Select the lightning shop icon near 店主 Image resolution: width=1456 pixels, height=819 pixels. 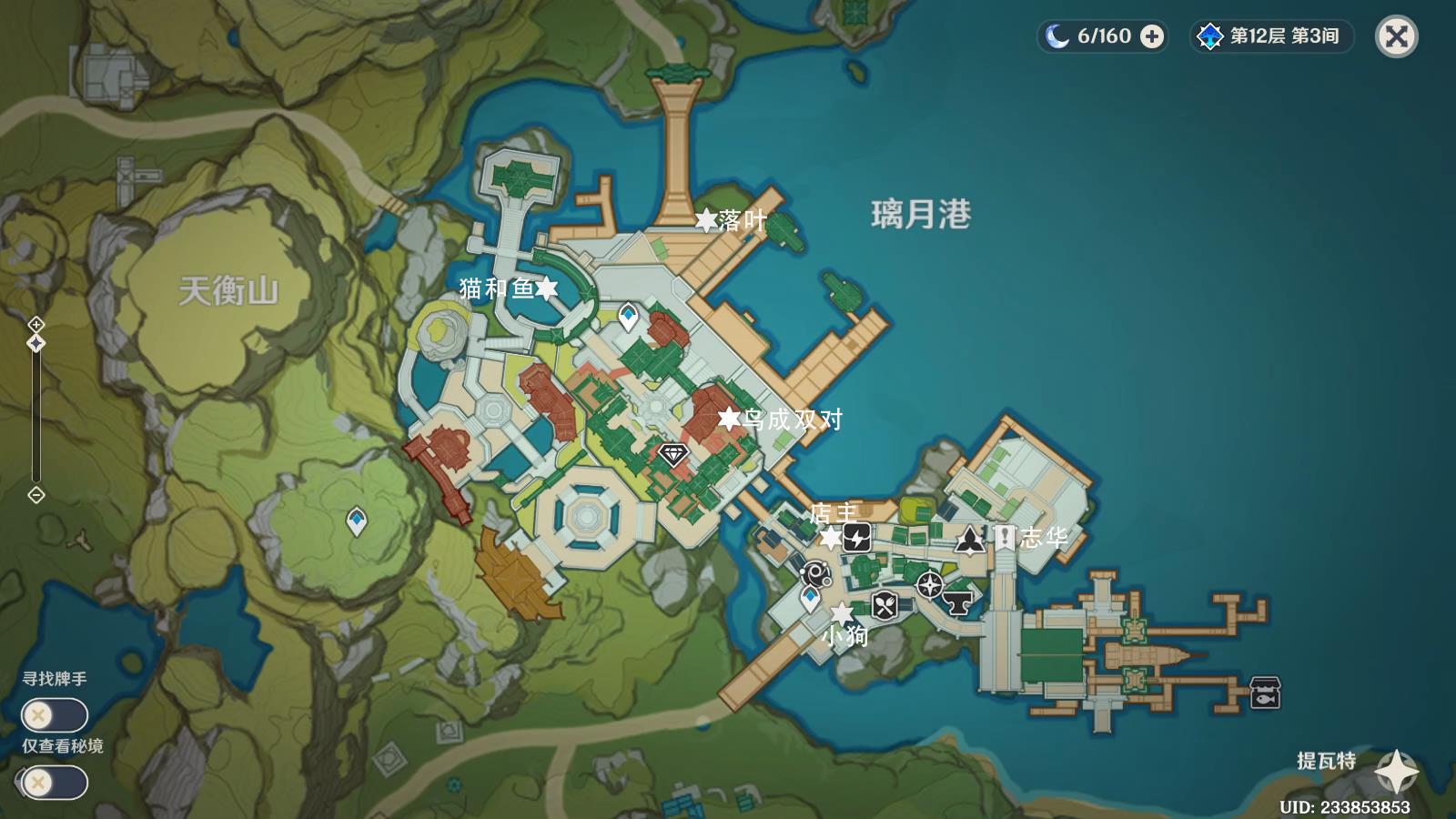coord(856,537)
